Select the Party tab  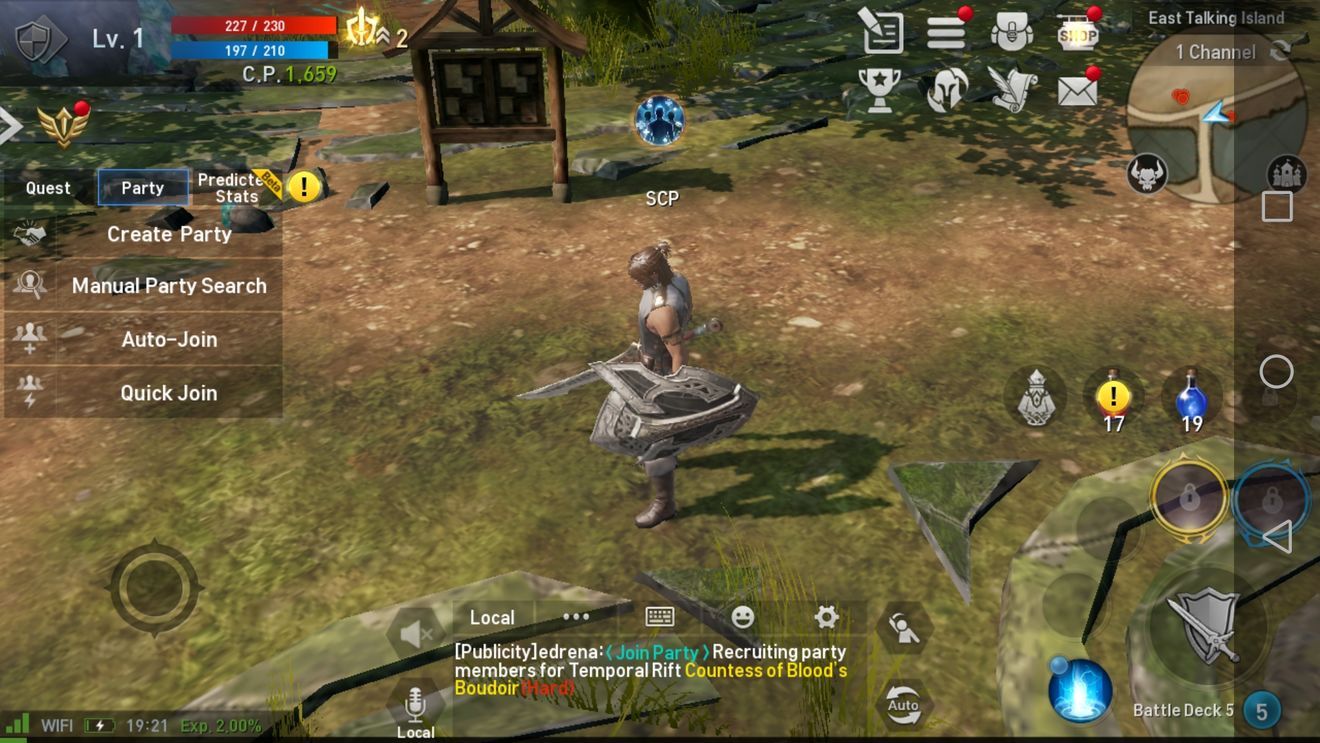click(x=143, y=188)
